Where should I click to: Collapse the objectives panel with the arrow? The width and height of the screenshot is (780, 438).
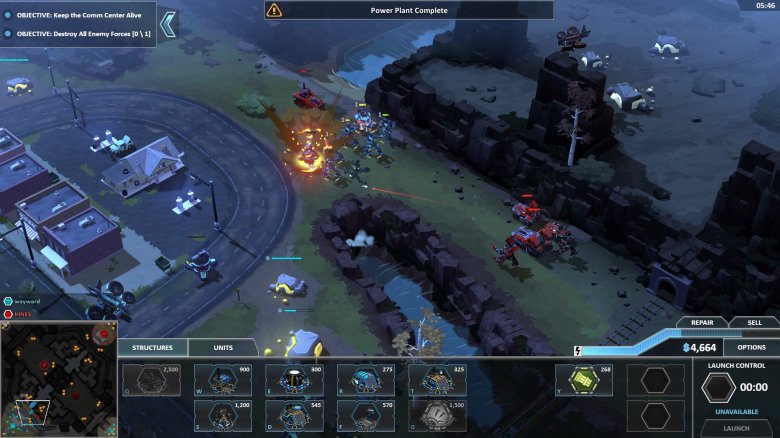pos(168,25)
